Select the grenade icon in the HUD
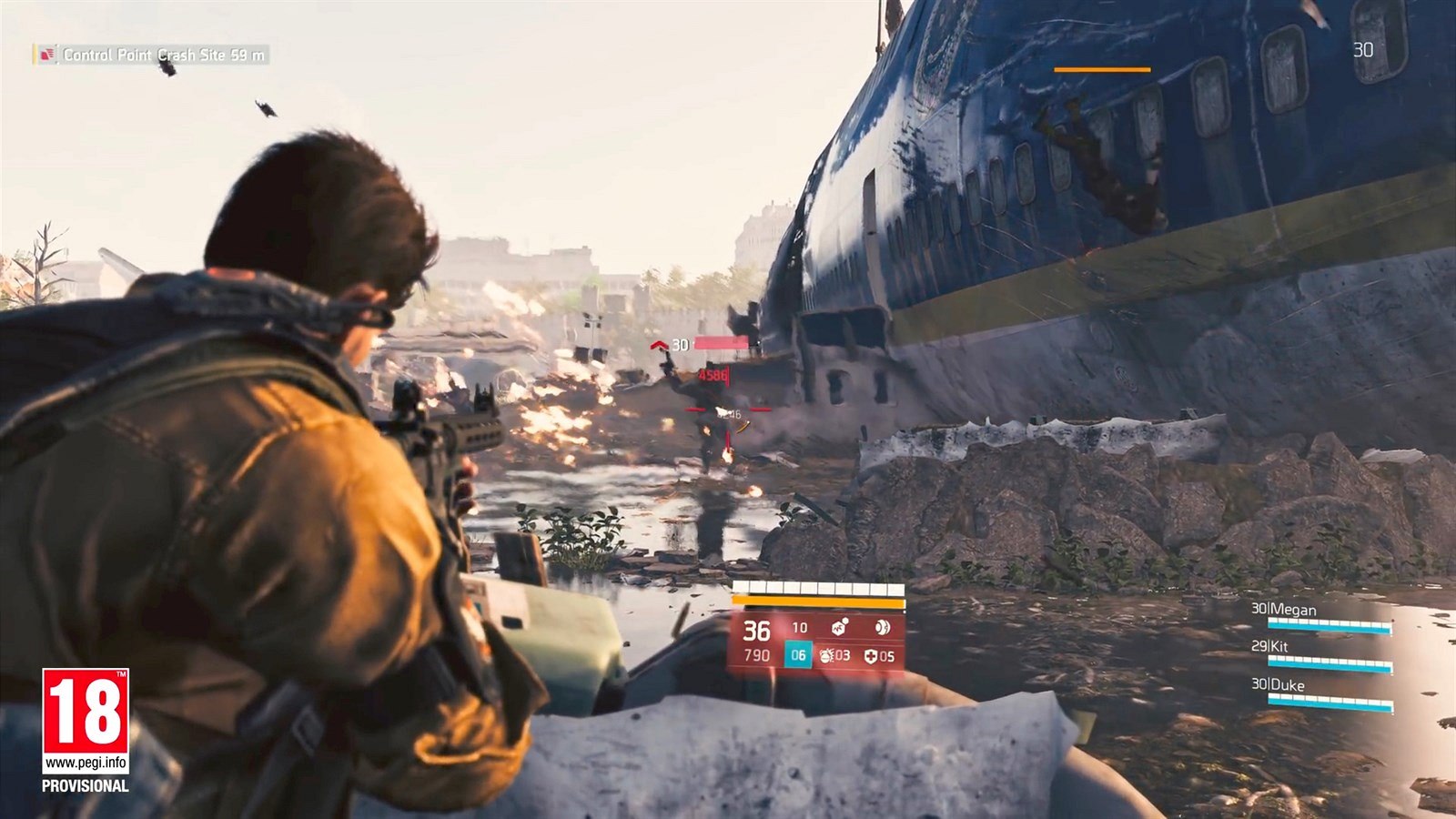 (828, 655)
